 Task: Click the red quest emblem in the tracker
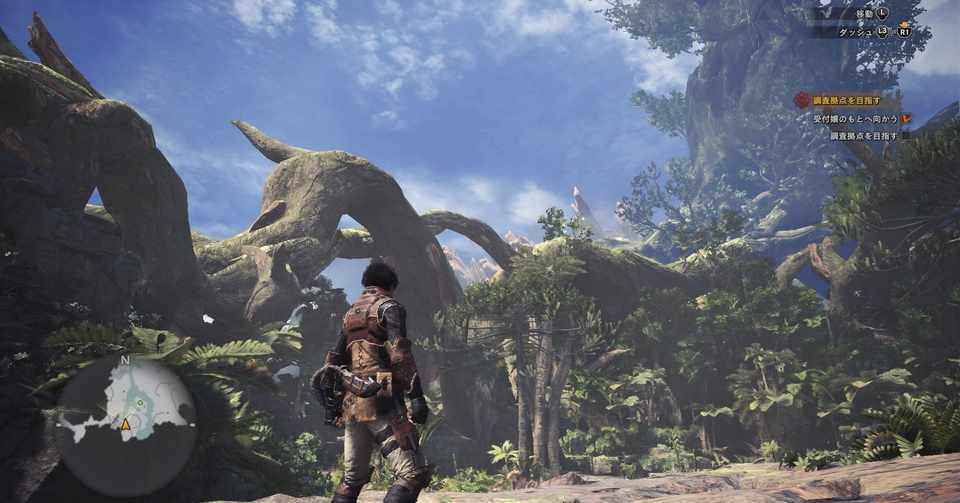point(801,100)
